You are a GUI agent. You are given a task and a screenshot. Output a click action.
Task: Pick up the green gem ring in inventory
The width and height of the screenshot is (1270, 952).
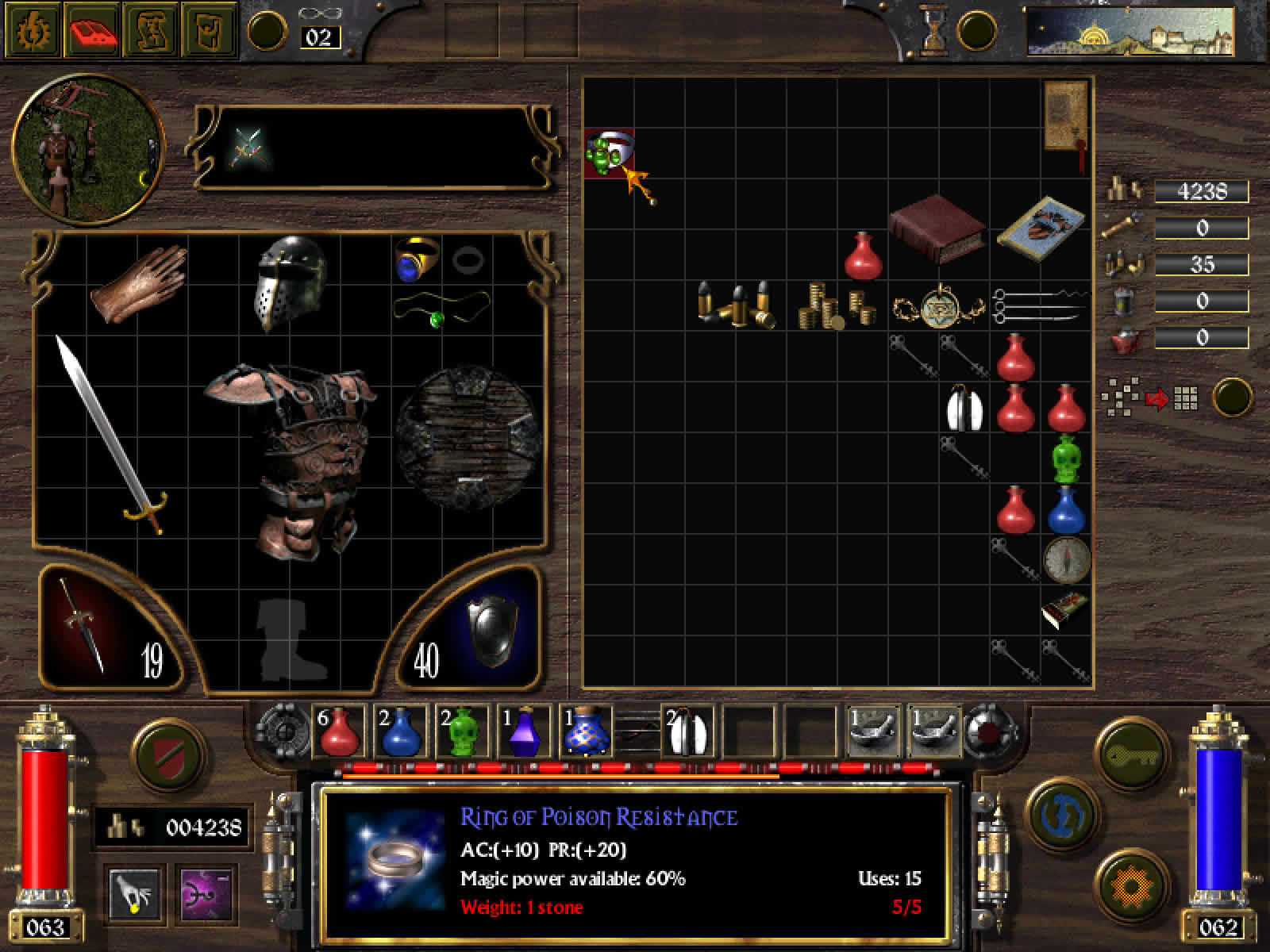tap(607, 152)
